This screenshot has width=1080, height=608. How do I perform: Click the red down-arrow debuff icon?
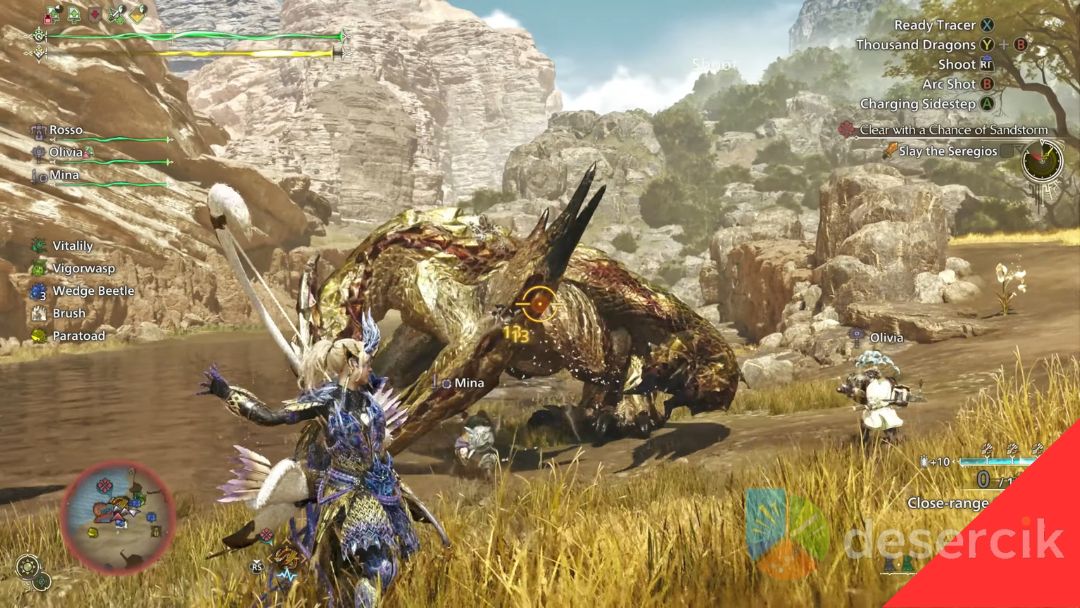pos(95,14)
